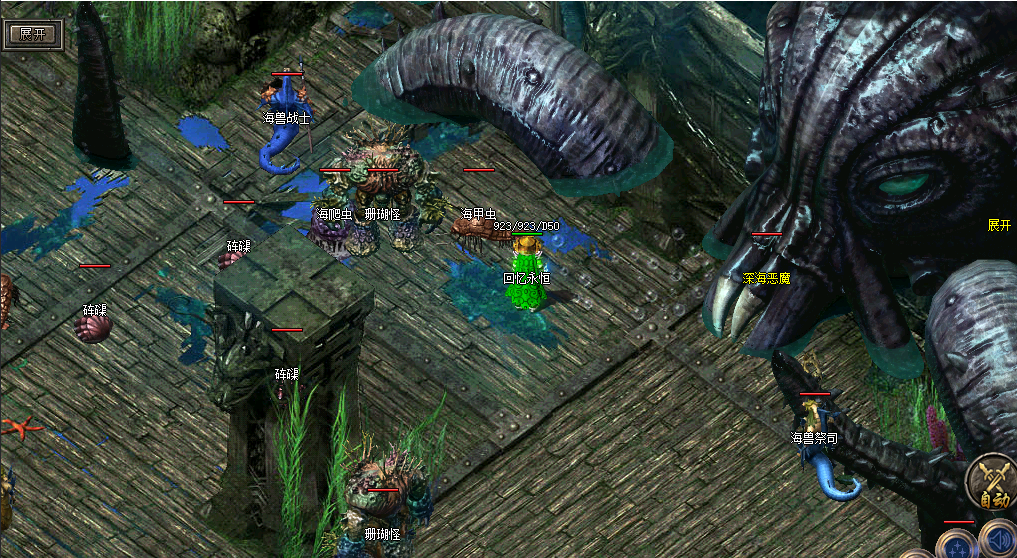Toggle the 自动 crossed-swords auto-battle button

click(993, 484)
